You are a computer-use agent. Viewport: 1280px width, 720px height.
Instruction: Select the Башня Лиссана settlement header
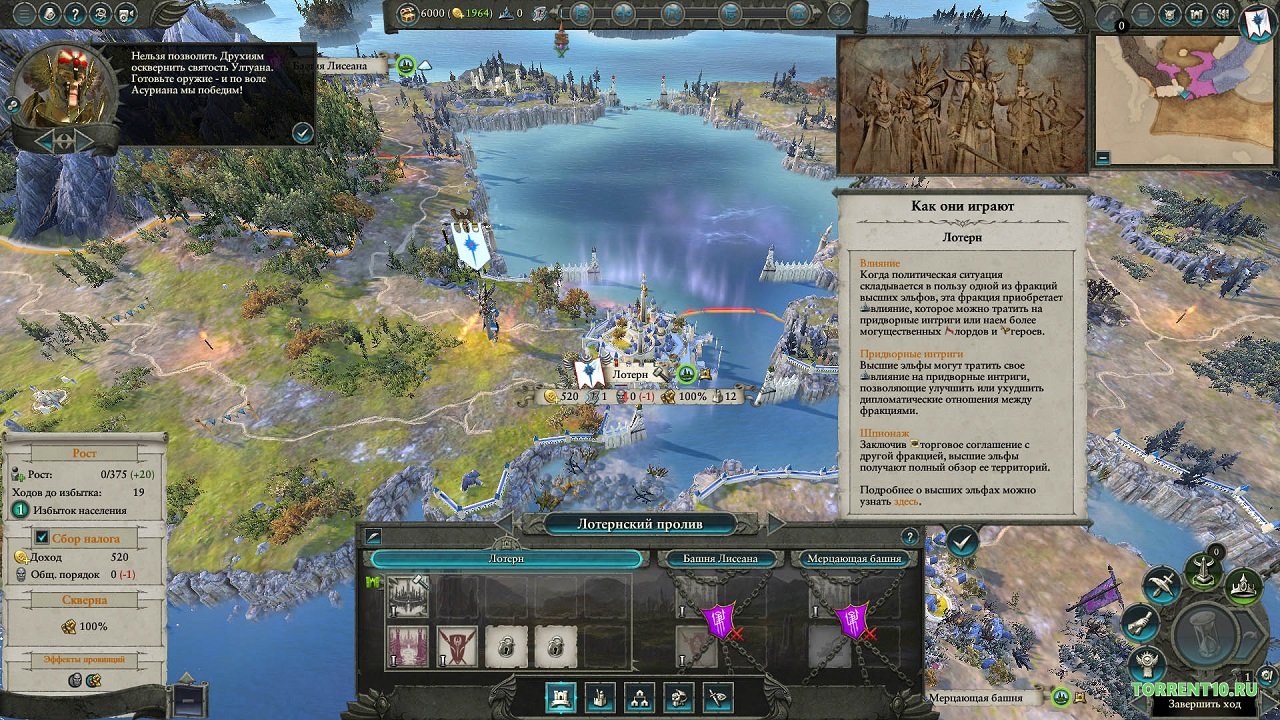pyautogui.click(x=720, y=559)
